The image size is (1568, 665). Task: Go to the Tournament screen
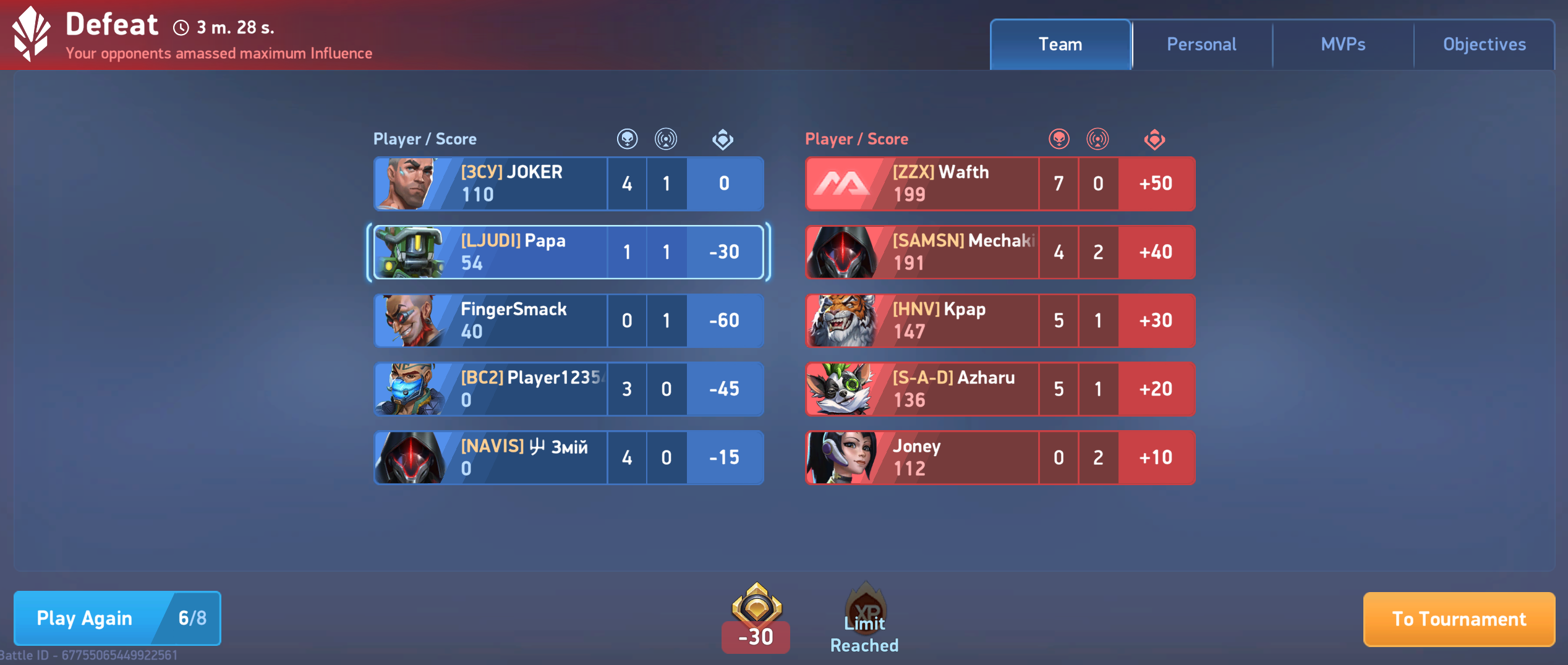tap(1459, 619)
